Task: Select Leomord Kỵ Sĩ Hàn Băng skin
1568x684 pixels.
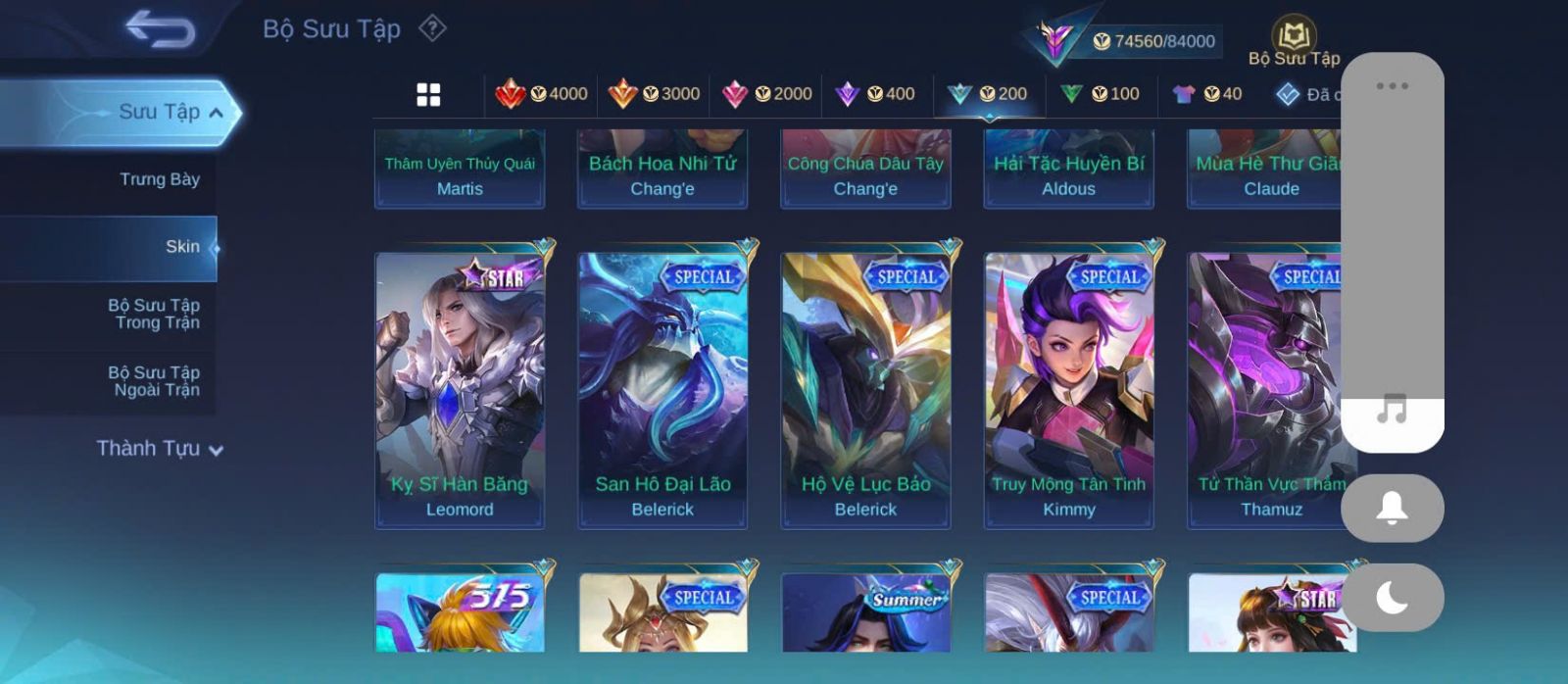Action: tap(460, 390)
